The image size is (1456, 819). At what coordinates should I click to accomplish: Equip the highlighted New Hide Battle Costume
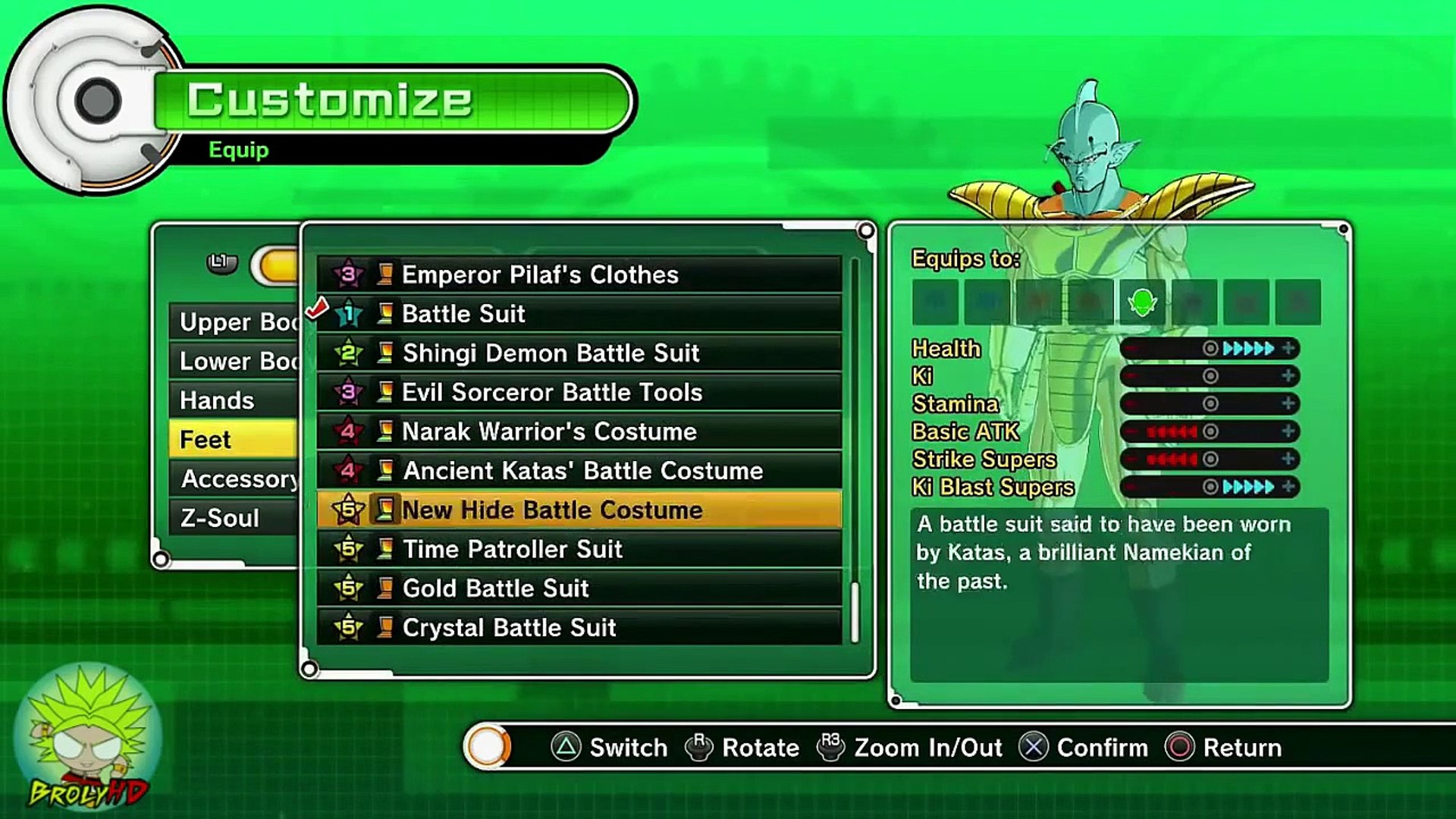point(579,510)
